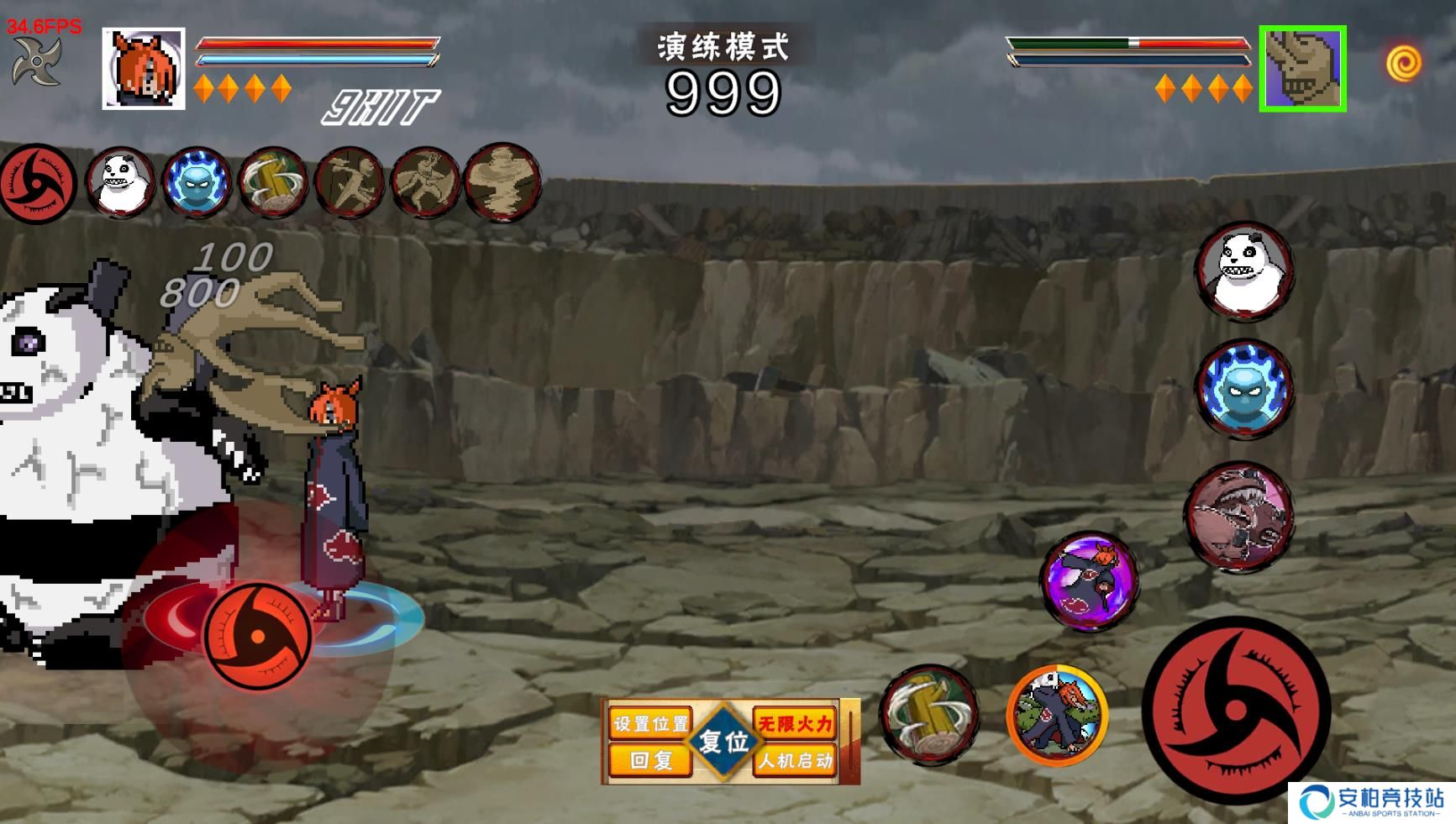The image size is (1456, 824).
Task: Open the shuriken menu icon
Action: point(36,60)
